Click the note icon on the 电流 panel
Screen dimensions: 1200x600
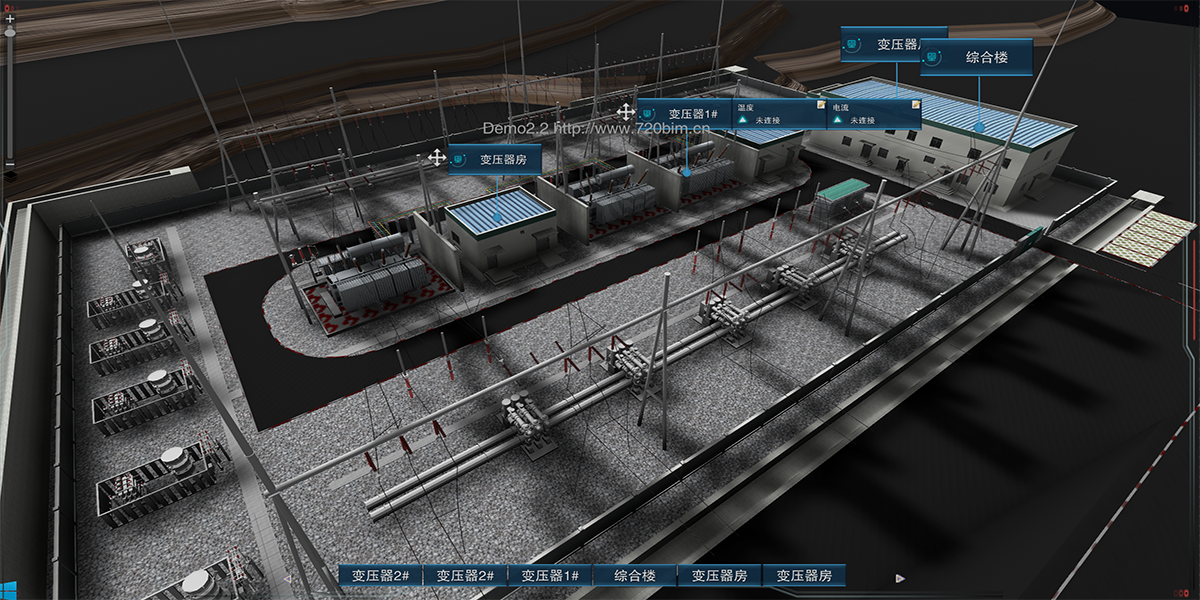(915, 104)
